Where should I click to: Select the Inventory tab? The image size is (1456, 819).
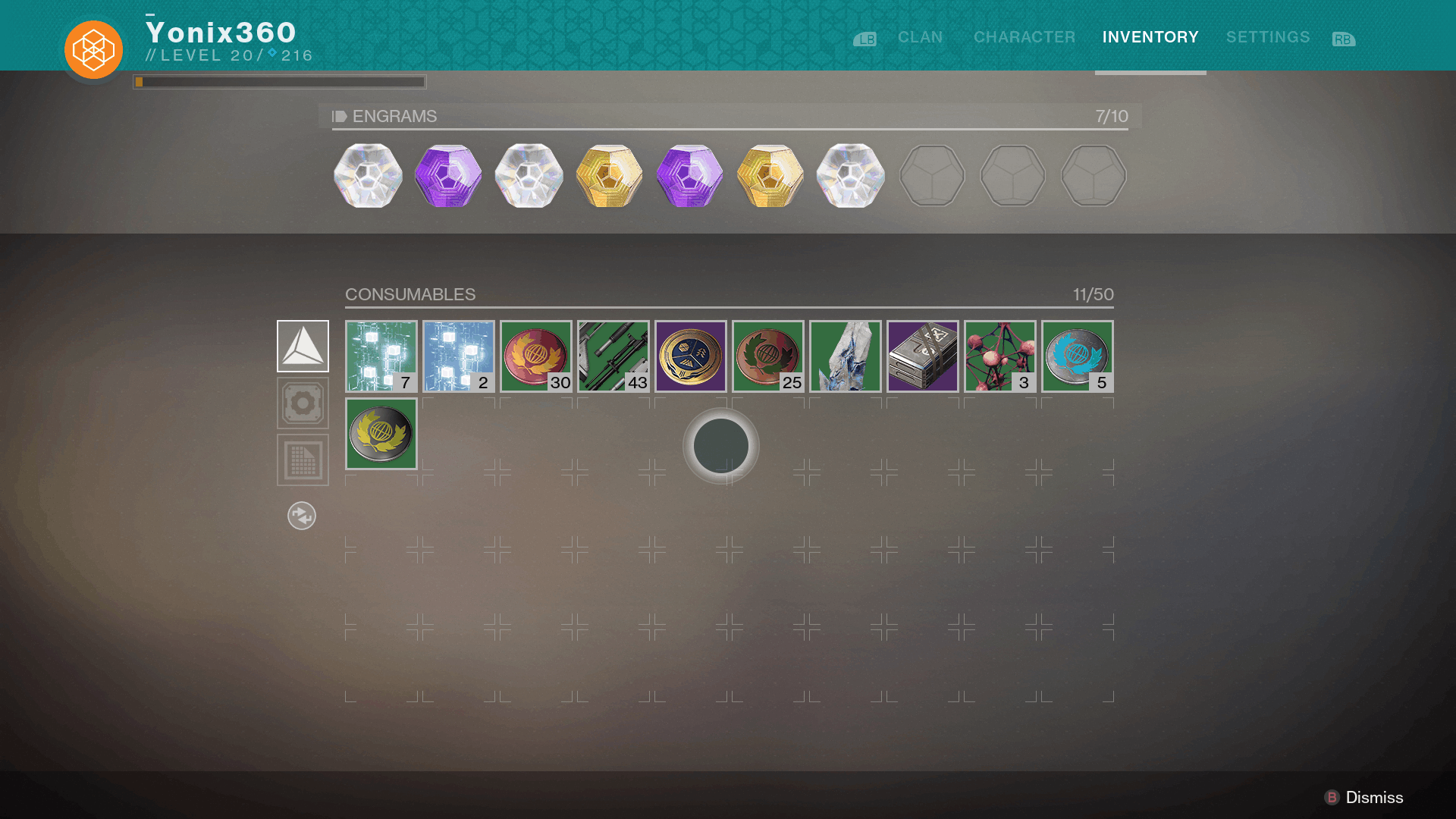point(1150,37)
